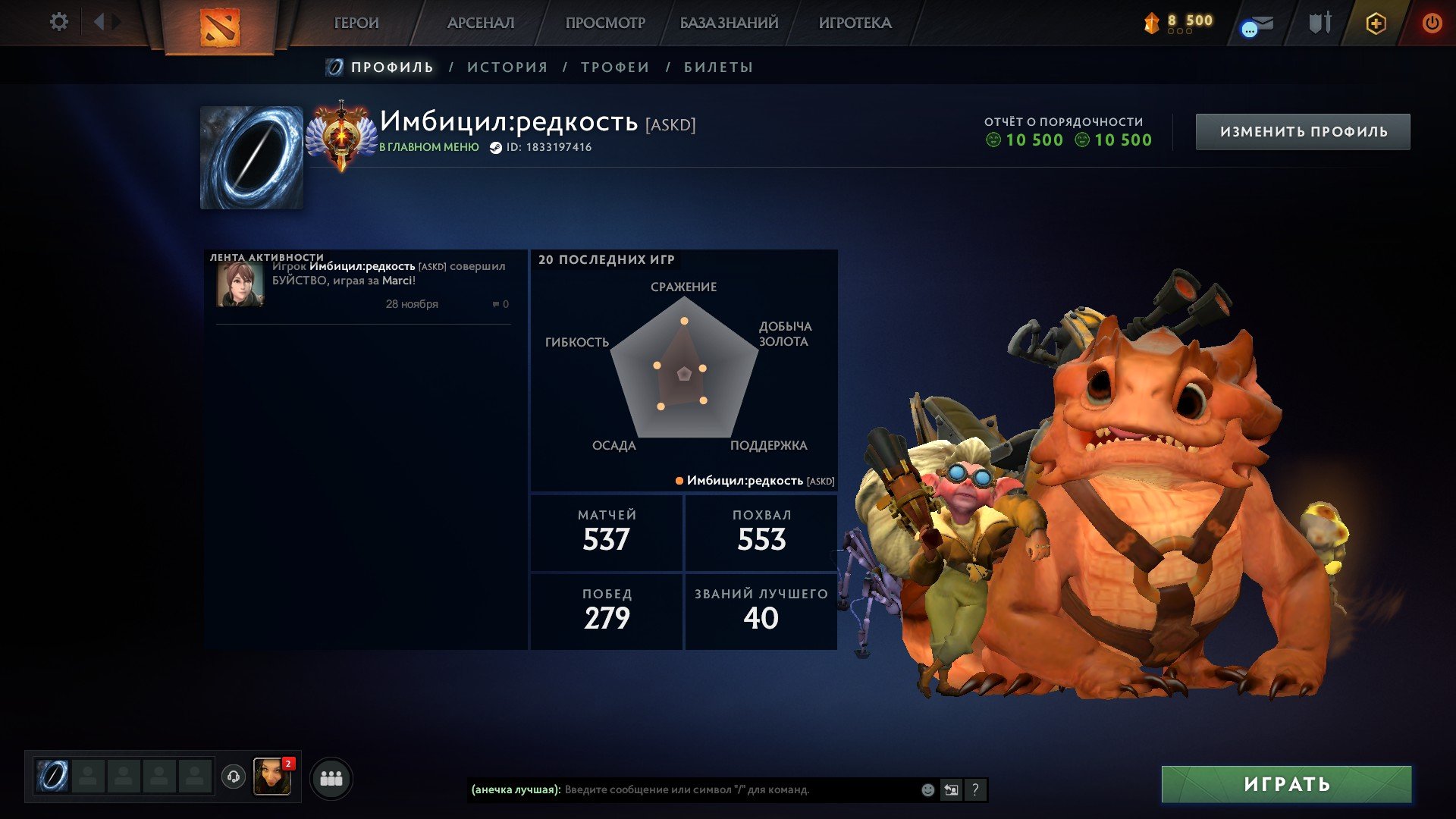Open the БАЗА ЗНАНИЙ menu item
Image resolution: width=1456 pixels, height=819 pixels.
tap(728, 23)
